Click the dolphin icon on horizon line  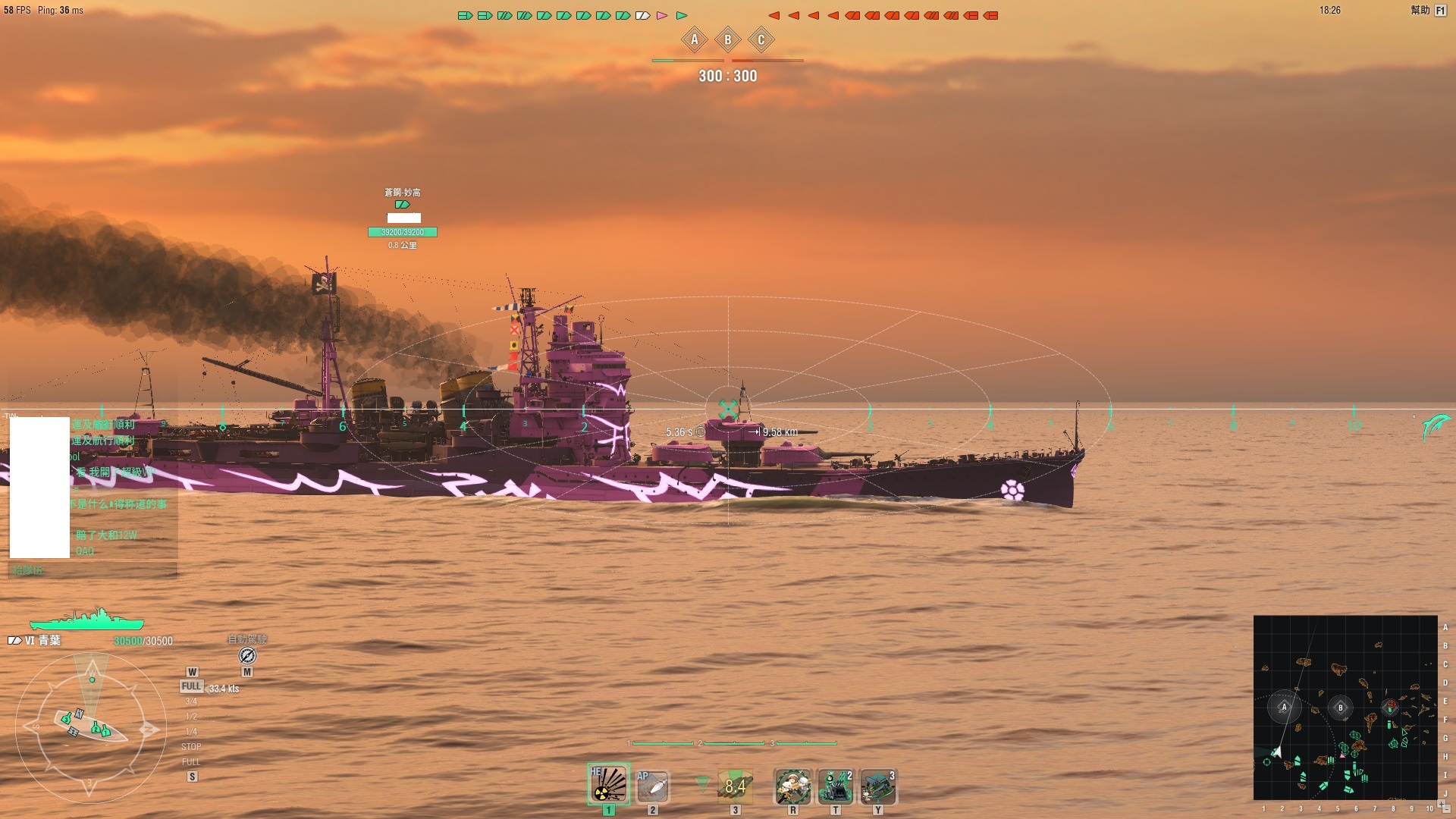(1436, 426)
